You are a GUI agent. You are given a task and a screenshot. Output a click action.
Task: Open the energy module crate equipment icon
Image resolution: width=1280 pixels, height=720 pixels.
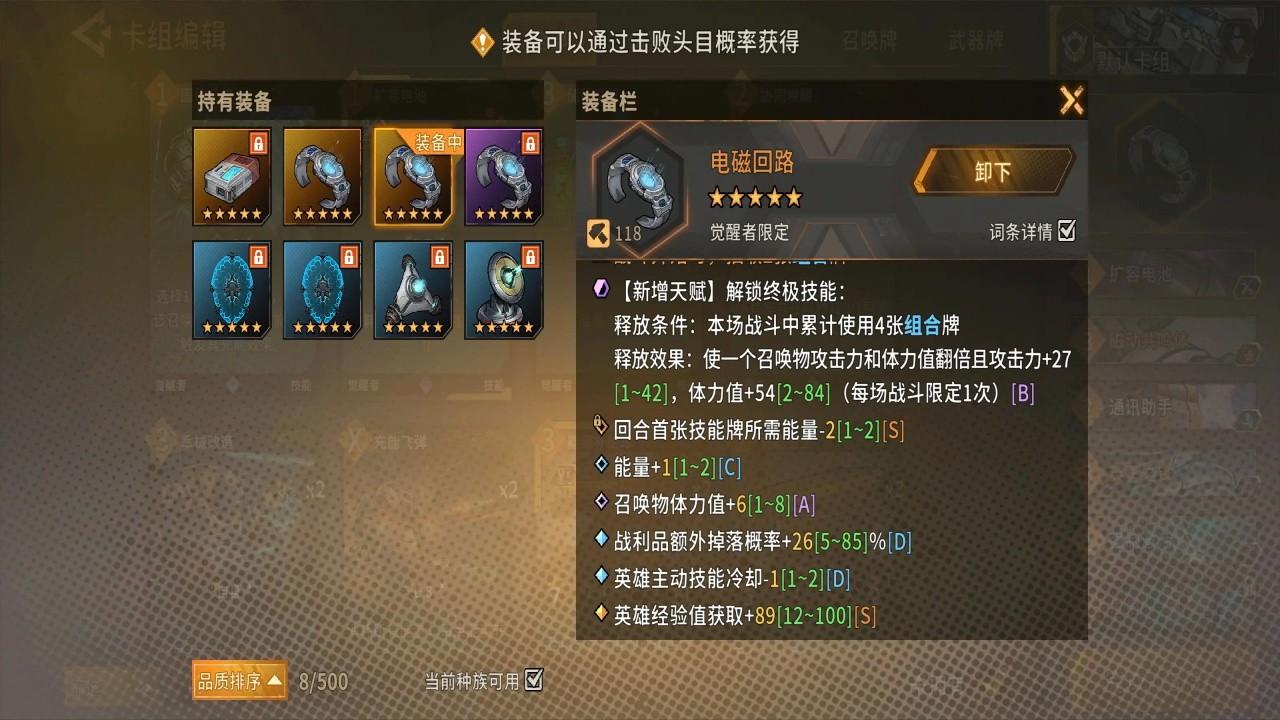tap(231, 177)
